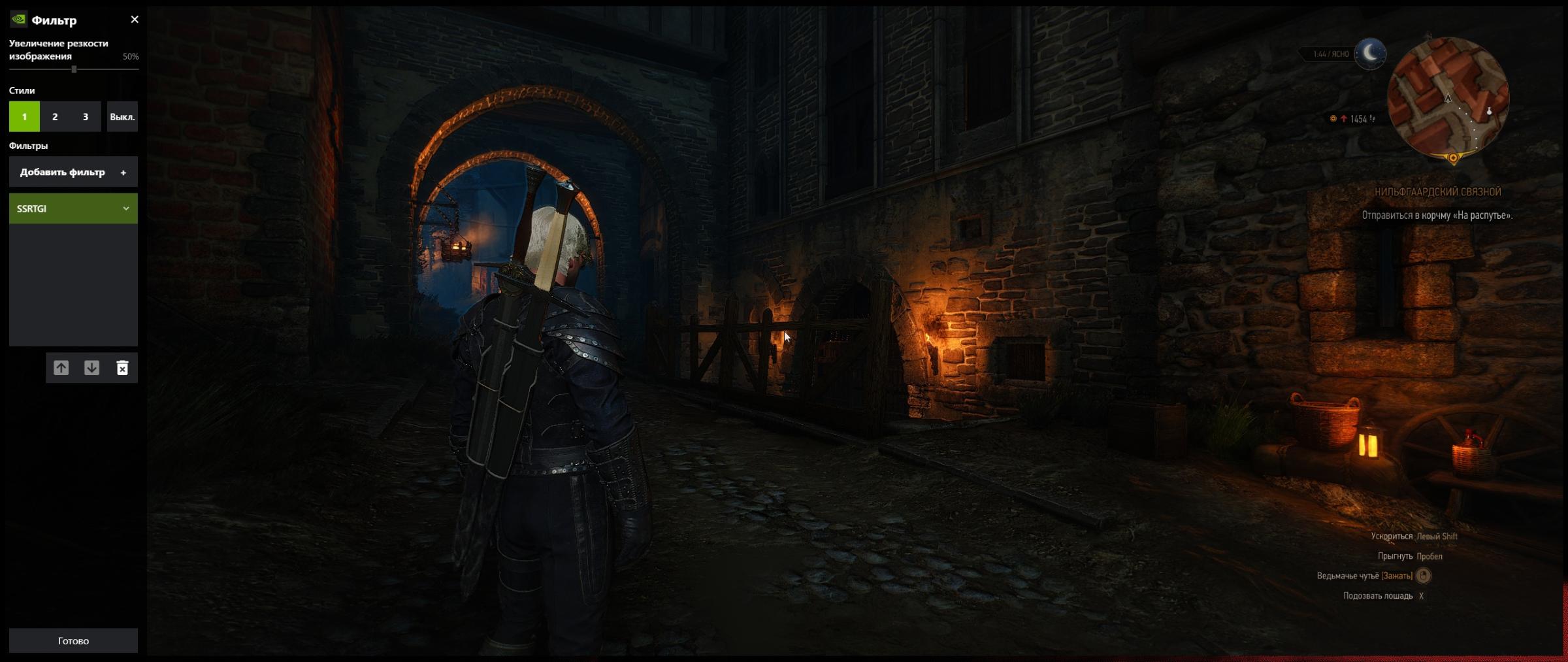Expand the SSRTGI filter entry
The height and width of the screenshot is (662, 1568).
(125, 208)
